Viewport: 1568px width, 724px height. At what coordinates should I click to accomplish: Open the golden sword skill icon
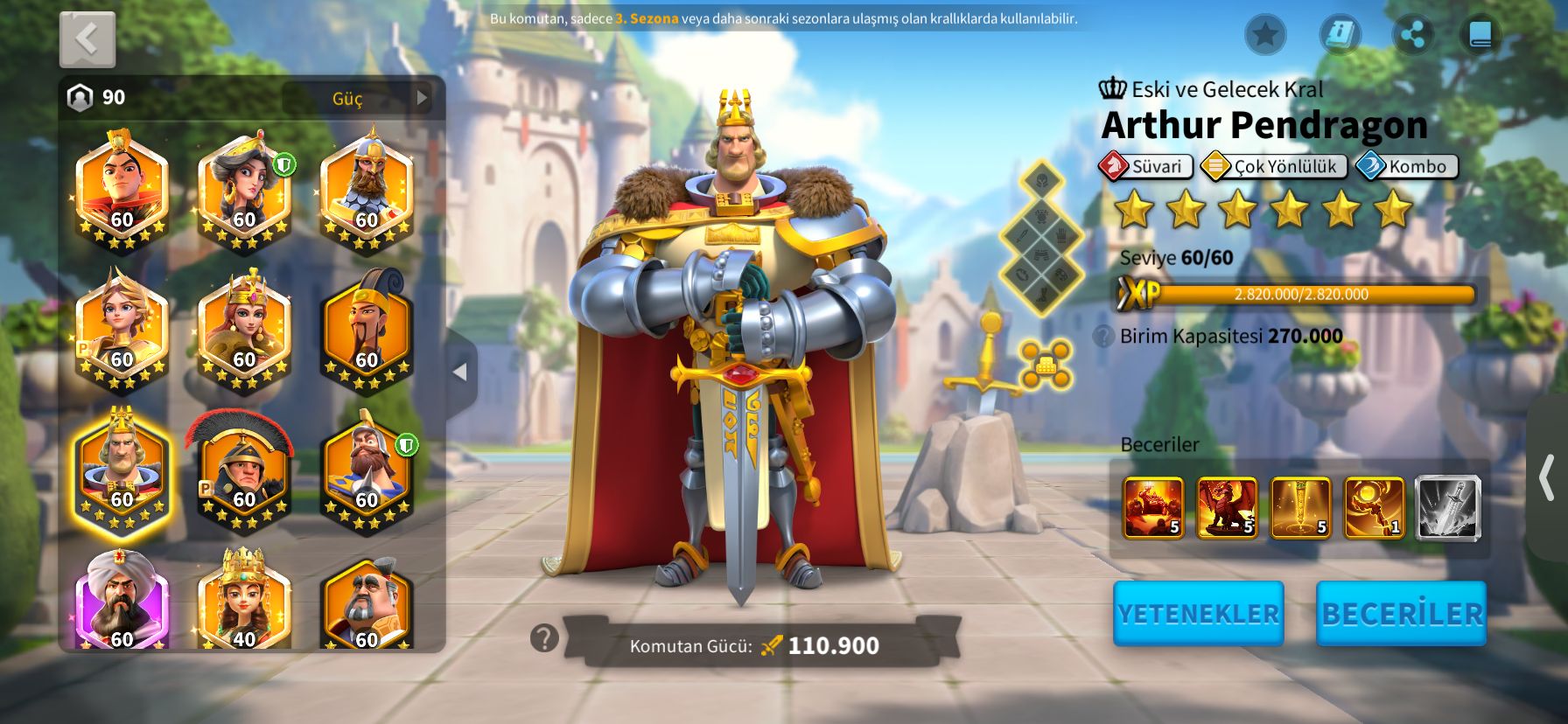[x=1300, y=507]
